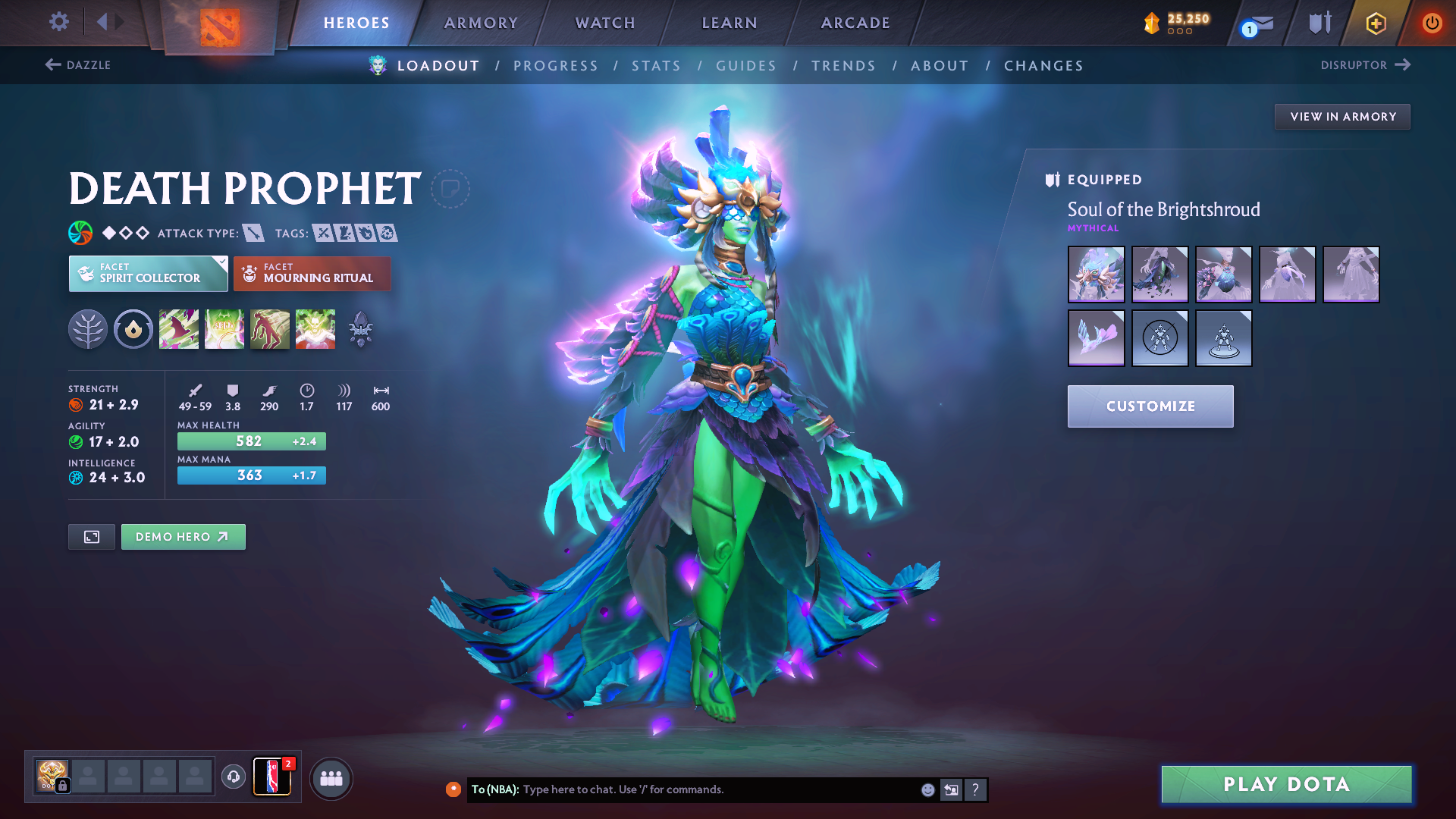Open the Dota Plus hexagon icon

pyautogui.click(x=1375, y=23)
